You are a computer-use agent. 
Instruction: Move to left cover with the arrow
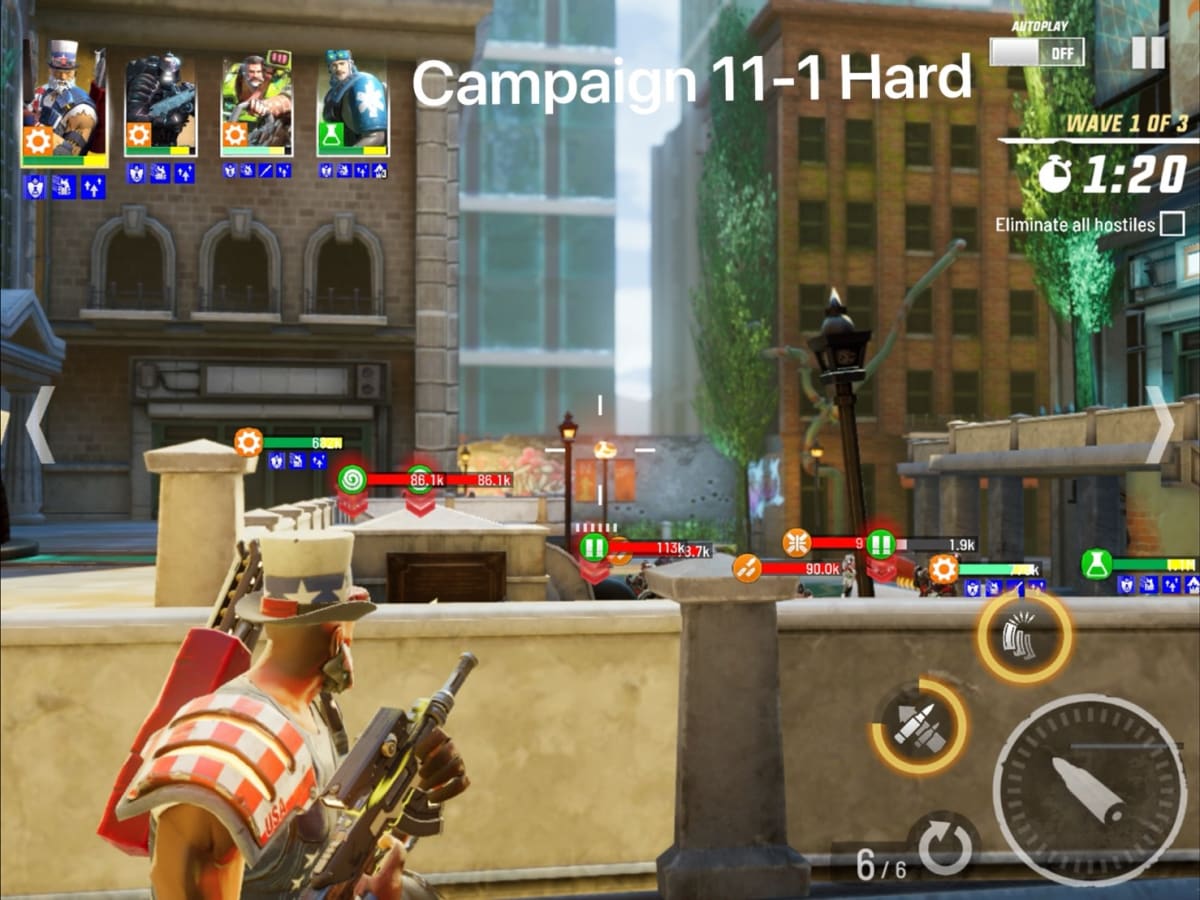click(38, 425)
